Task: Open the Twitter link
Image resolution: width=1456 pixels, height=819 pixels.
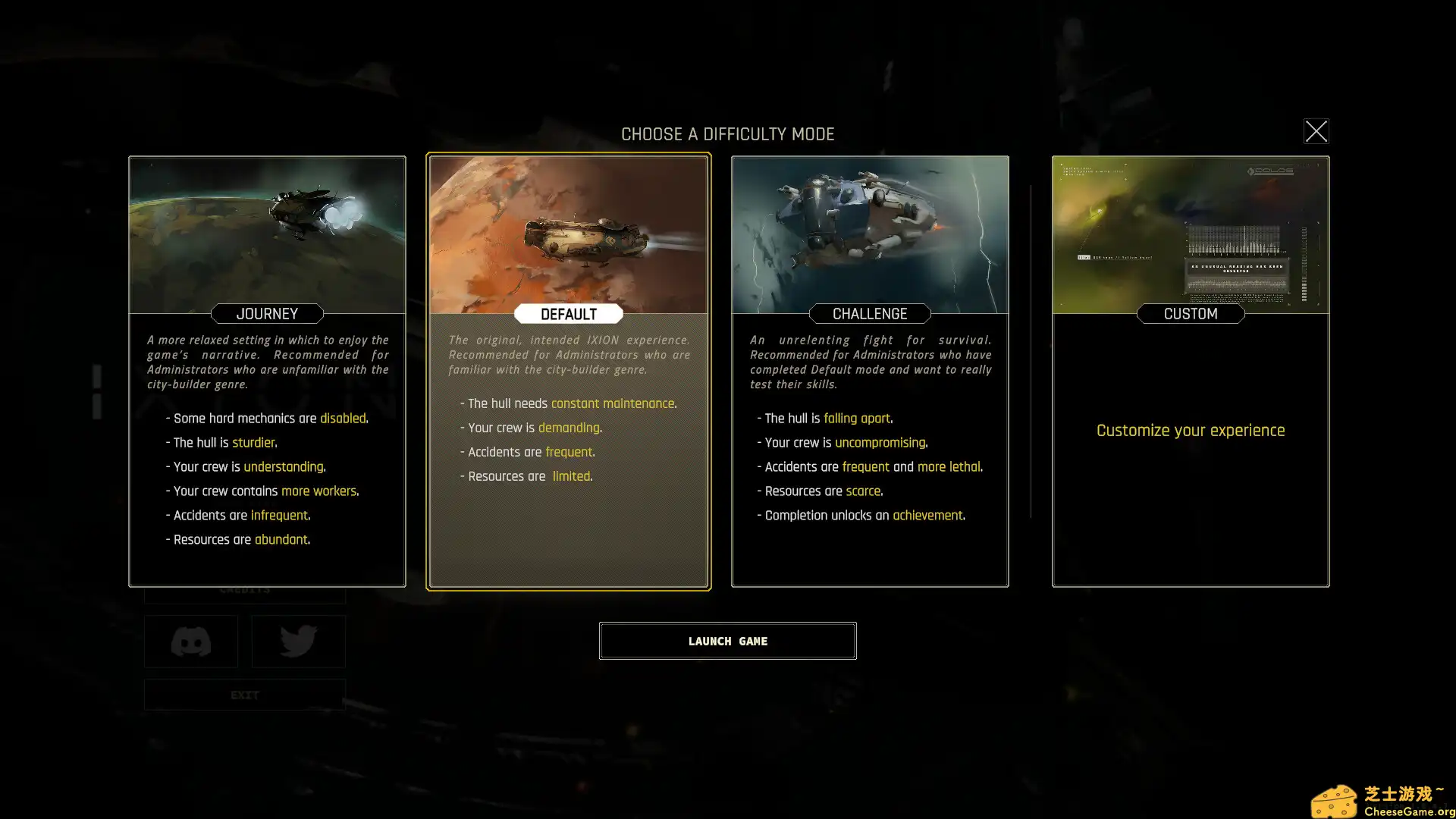Action: pos(298,642)
